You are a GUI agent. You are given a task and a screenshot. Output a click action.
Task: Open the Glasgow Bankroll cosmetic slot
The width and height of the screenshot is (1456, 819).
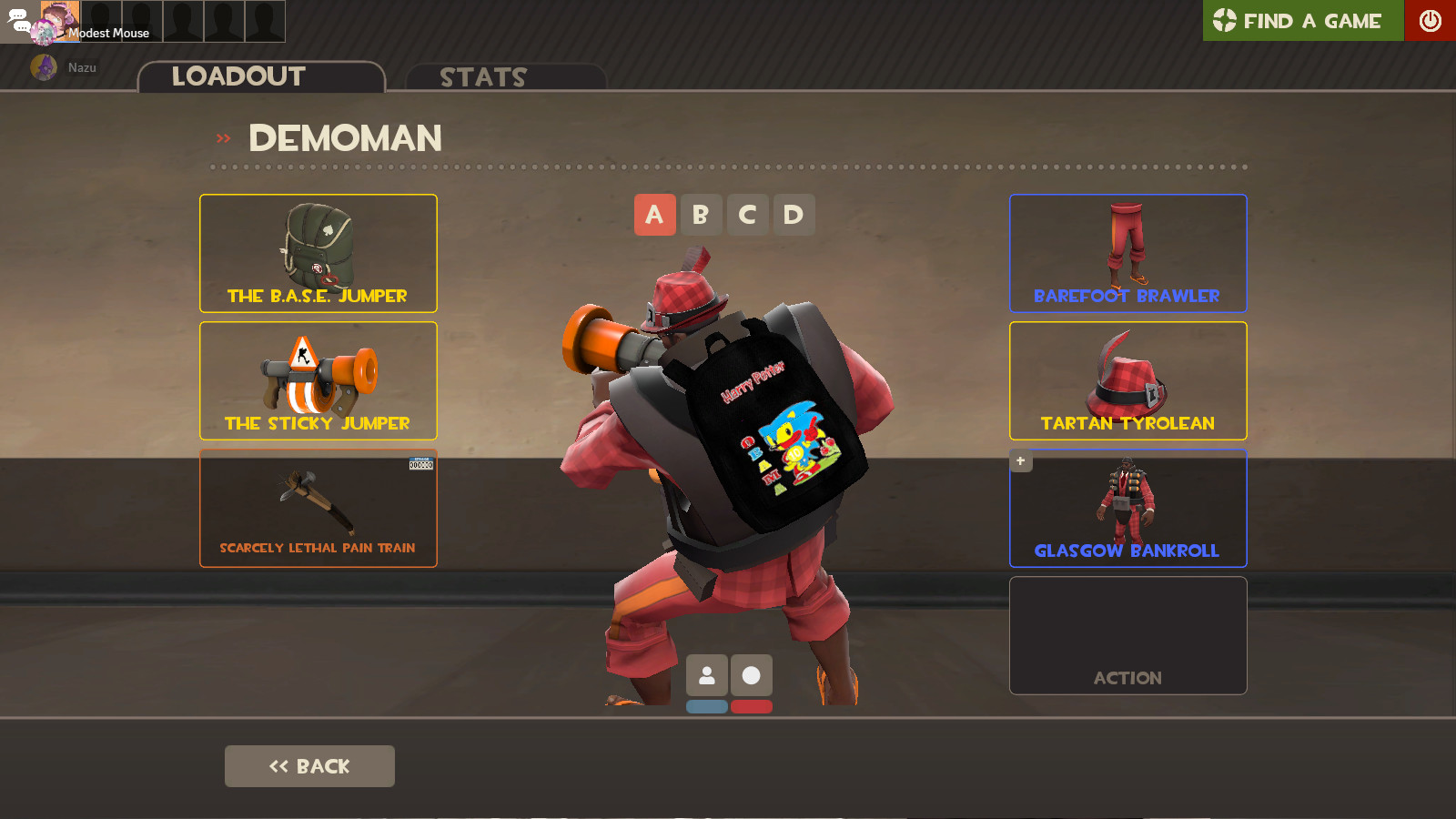(x=1127, y=508)
